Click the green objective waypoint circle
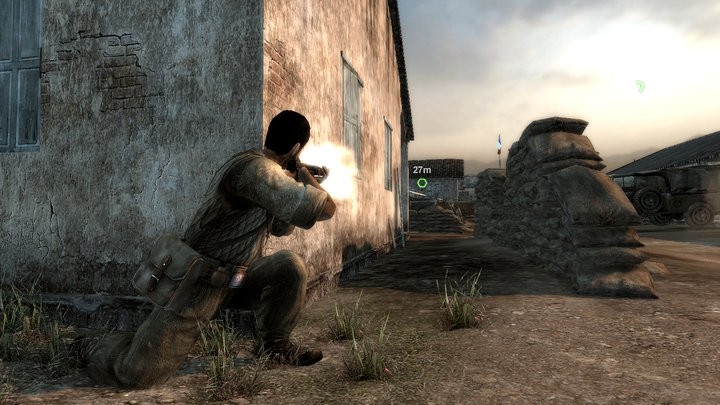 tap(422, 183)
